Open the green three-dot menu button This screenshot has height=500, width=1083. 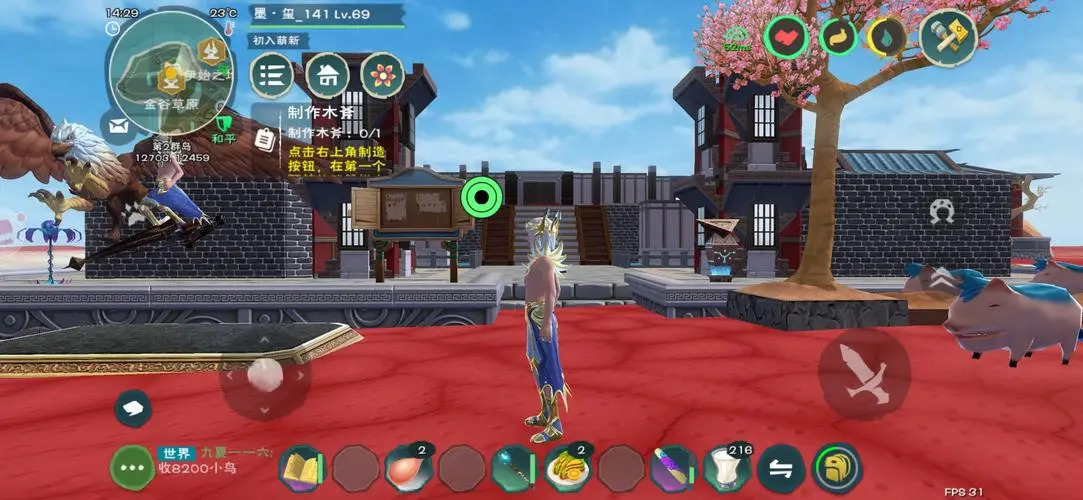[132, 467]
